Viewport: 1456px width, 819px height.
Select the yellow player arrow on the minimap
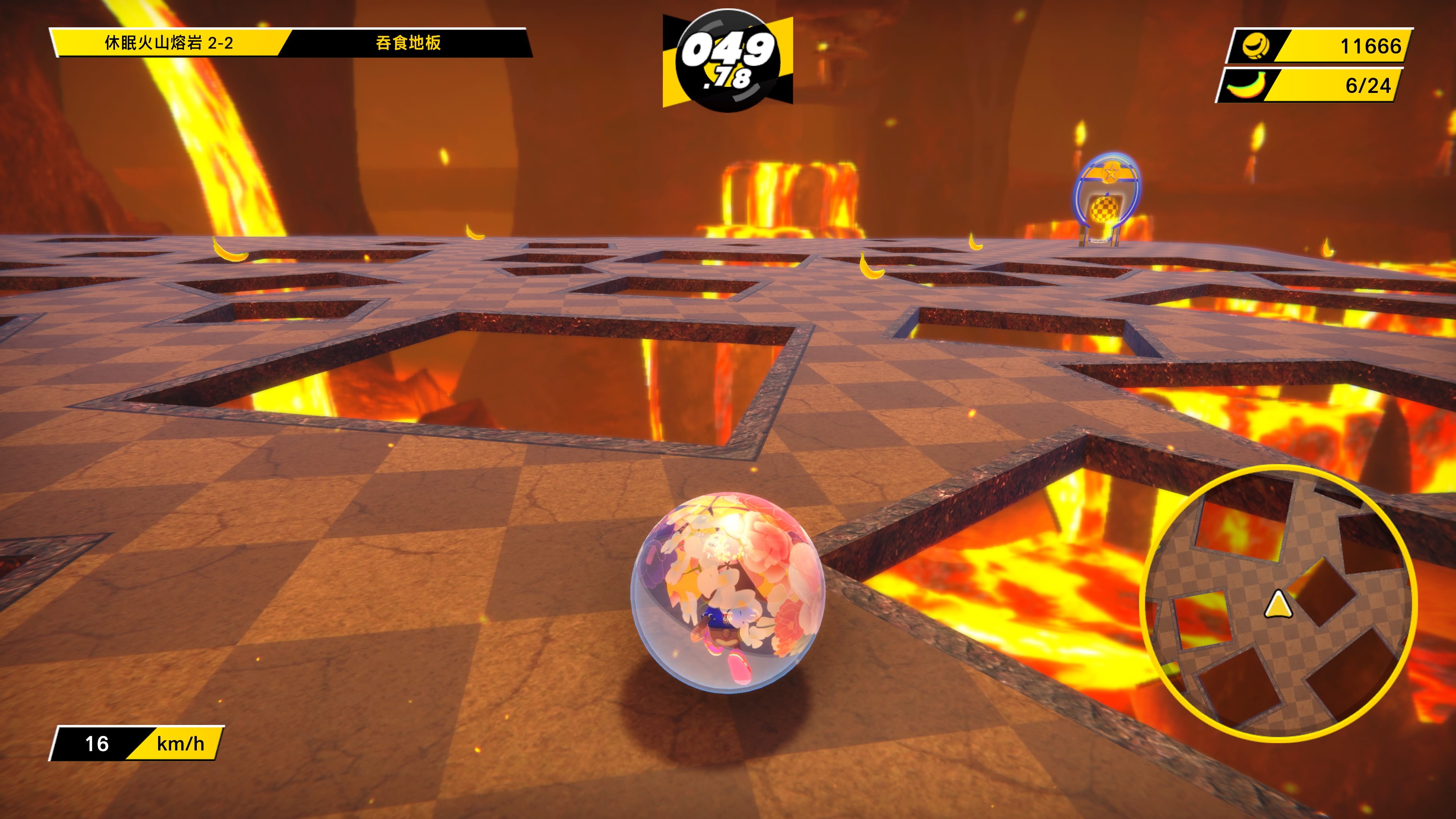(x=1278, y=605)
